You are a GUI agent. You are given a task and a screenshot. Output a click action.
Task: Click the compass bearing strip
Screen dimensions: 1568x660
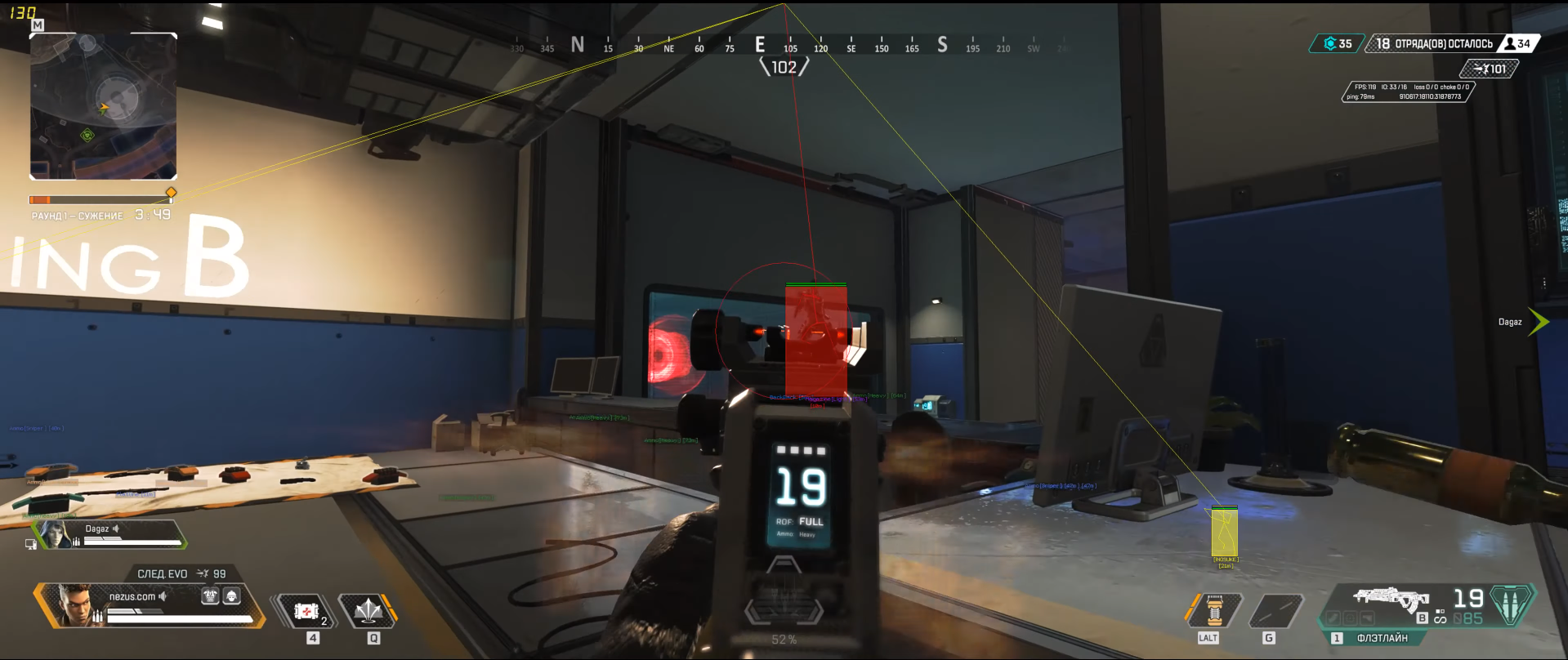(x=784, y=46)
